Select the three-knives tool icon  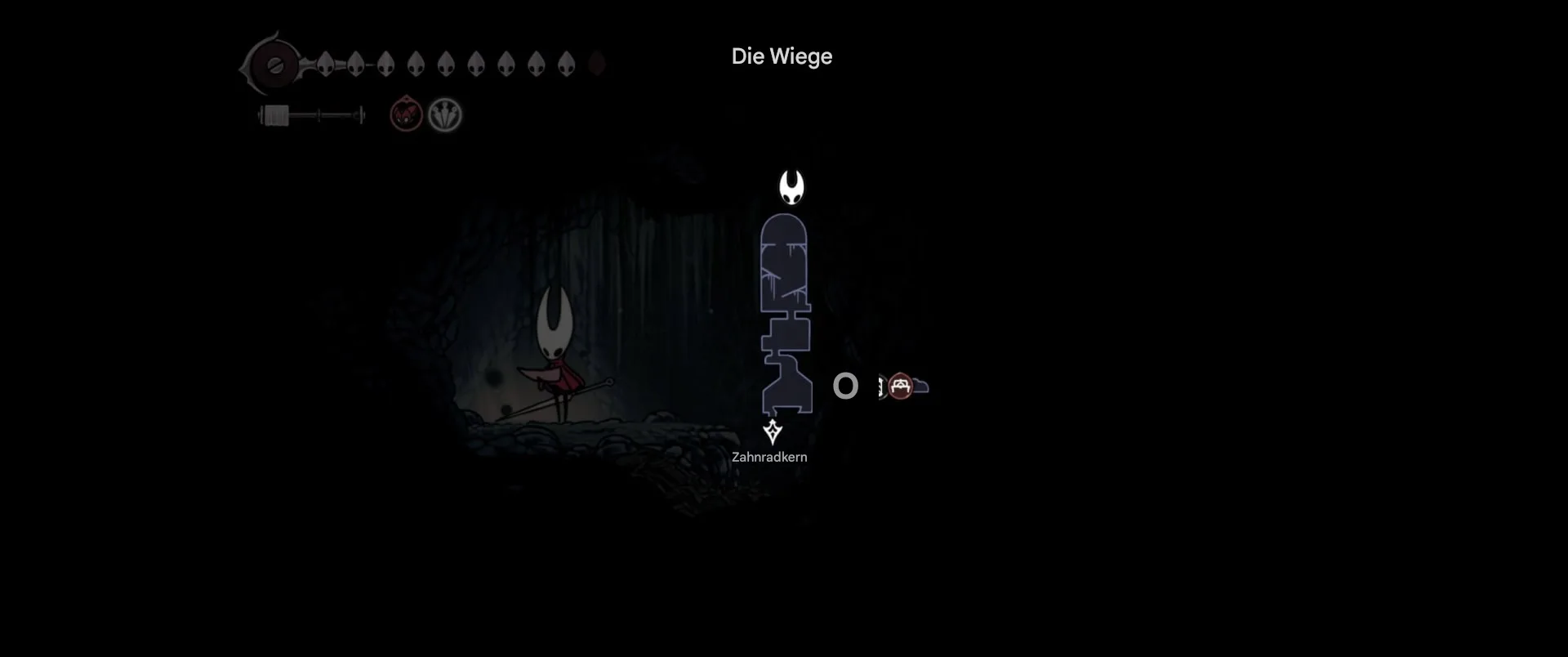(445, 115)
